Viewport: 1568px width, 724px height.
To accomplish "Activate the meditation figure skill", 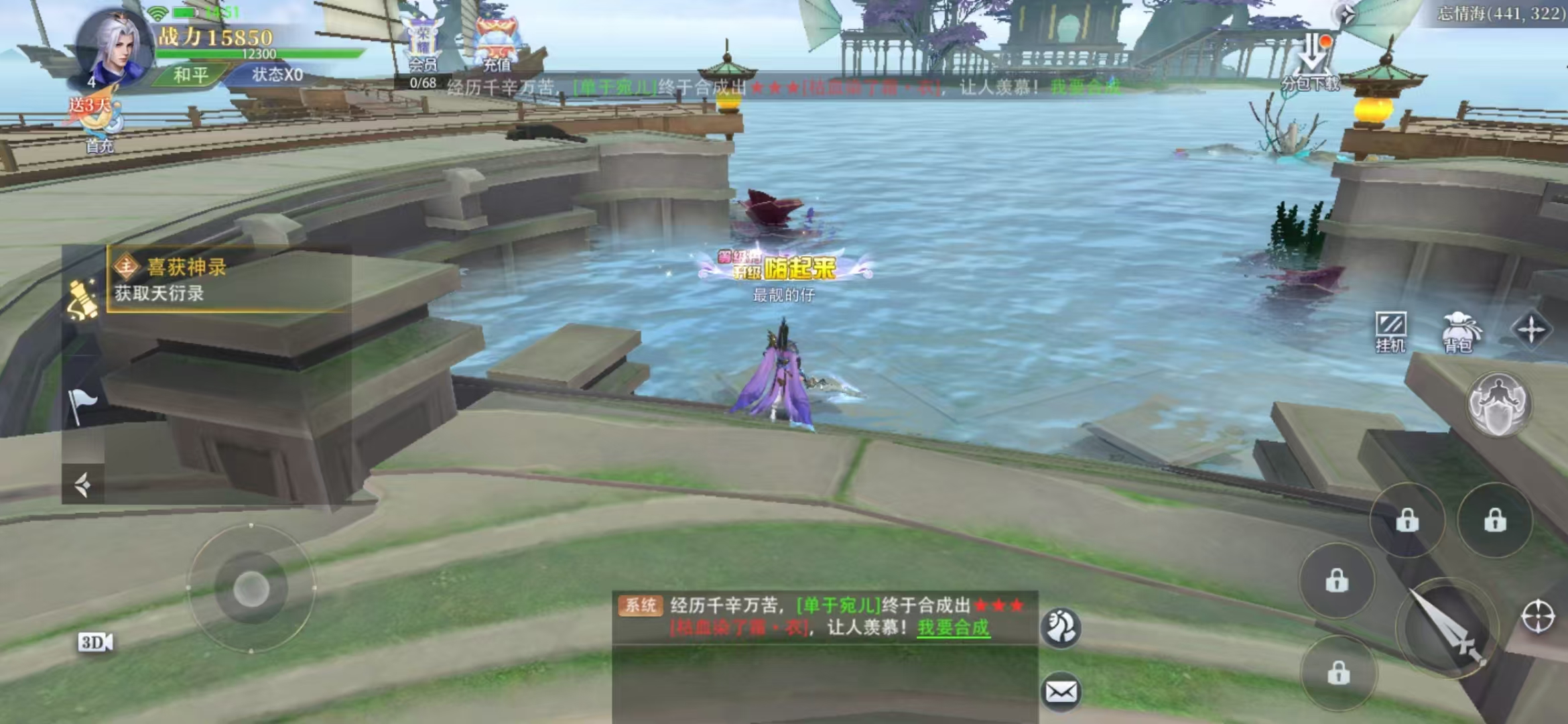I will [1499, 404].
